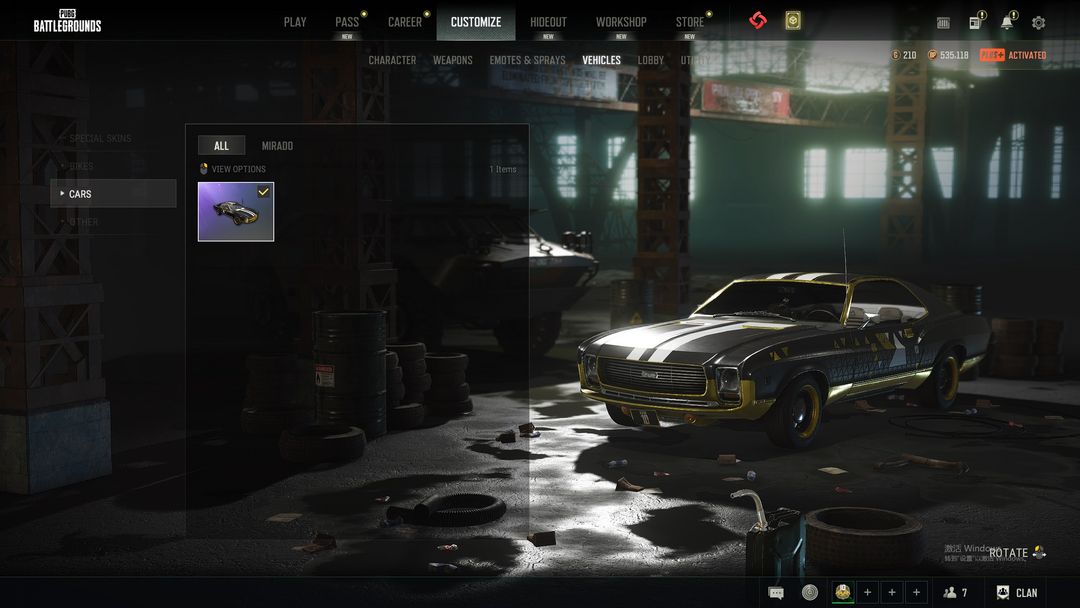Viewport: 1080px width, 608px height.
Task: Select the equipped Mirado skin thumbnail
Action: (x=236, y=212)
